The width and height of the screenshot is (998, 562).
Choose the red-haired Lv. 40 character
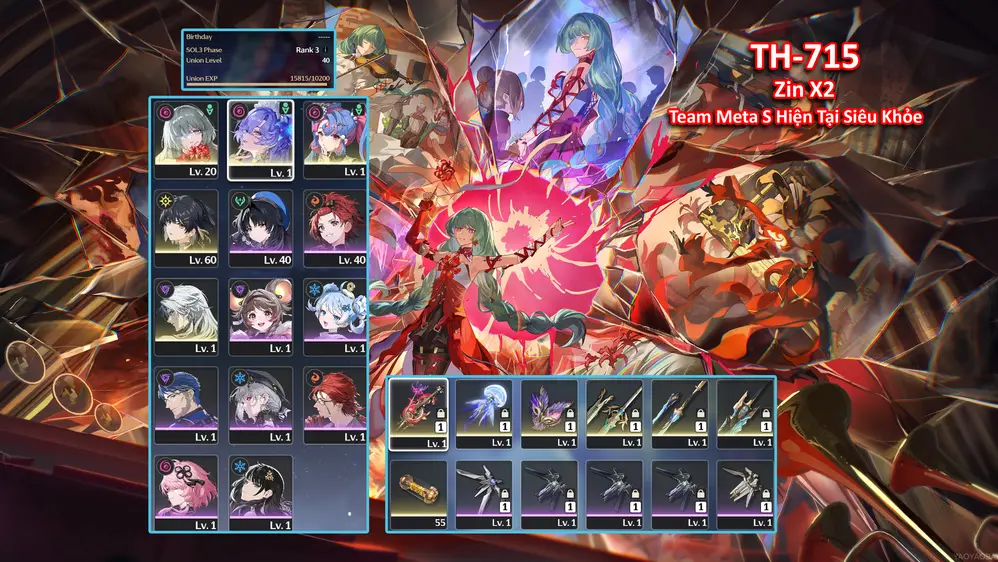334,227
